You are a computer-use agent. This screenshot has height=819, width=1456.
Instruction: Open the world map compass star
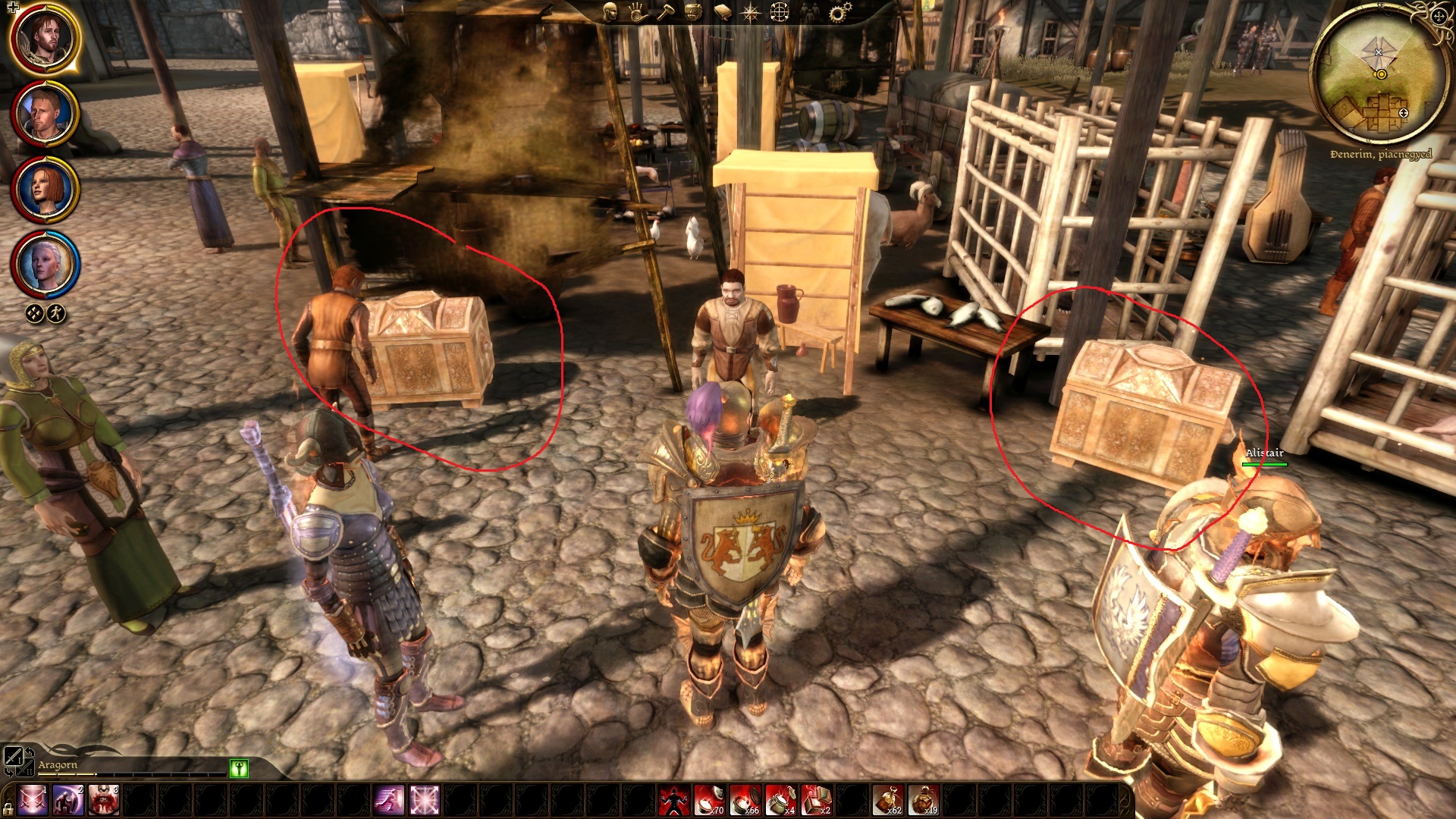[x=750, y=12]
